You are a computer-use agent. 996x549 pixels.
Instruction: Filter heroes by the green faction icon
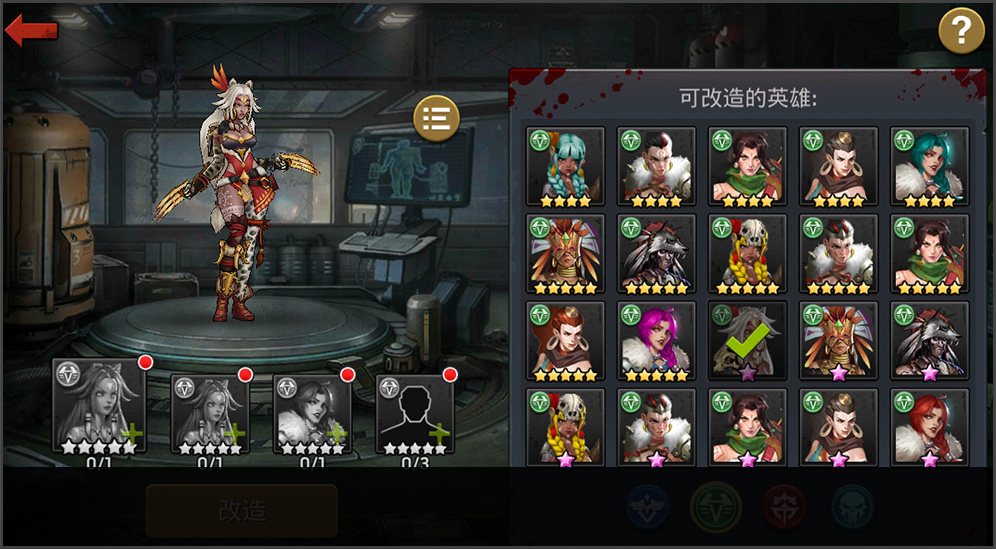click(716, 507)
